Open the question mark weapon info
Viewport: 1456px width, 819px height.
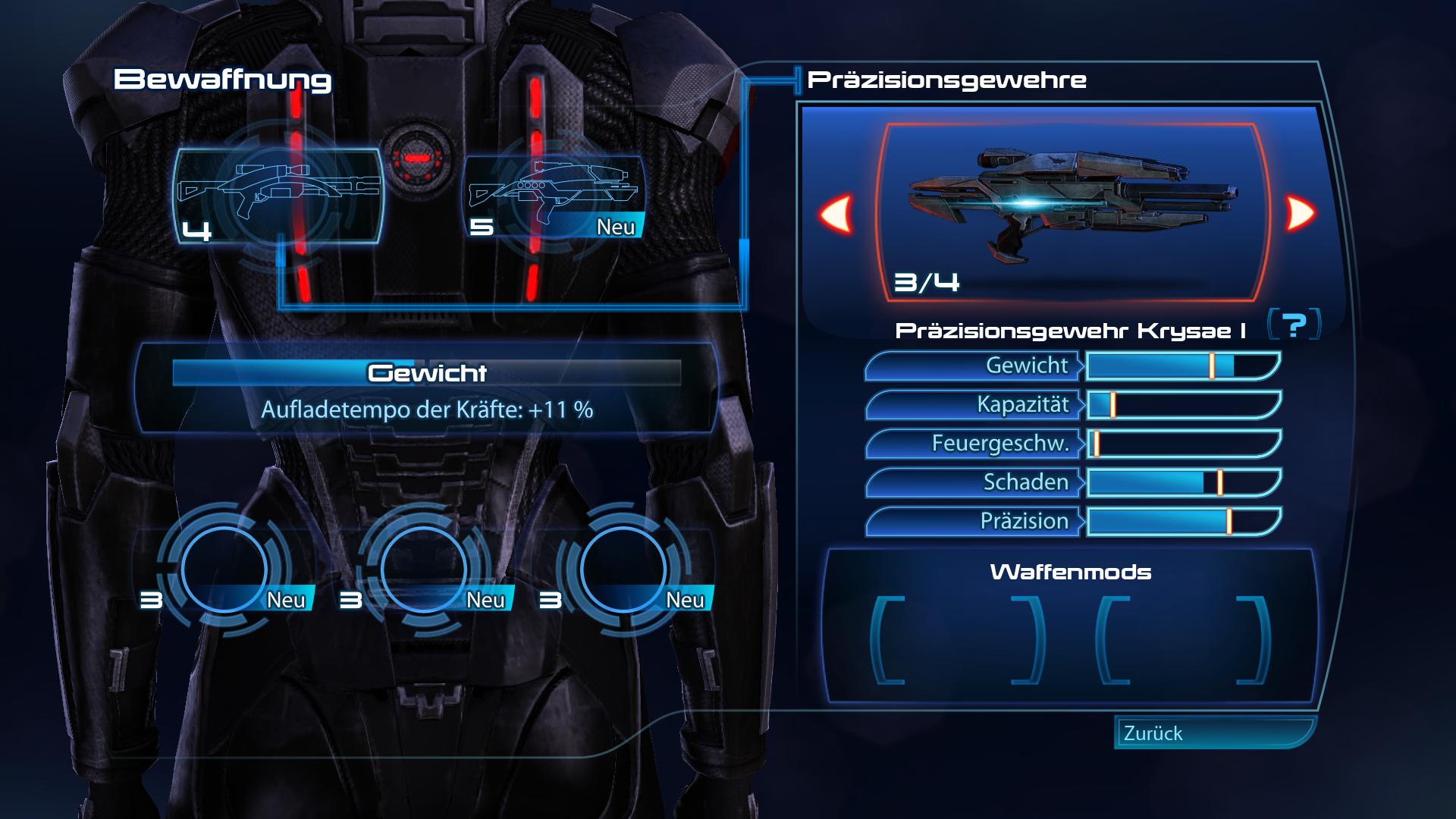(x=1294, y=326)
